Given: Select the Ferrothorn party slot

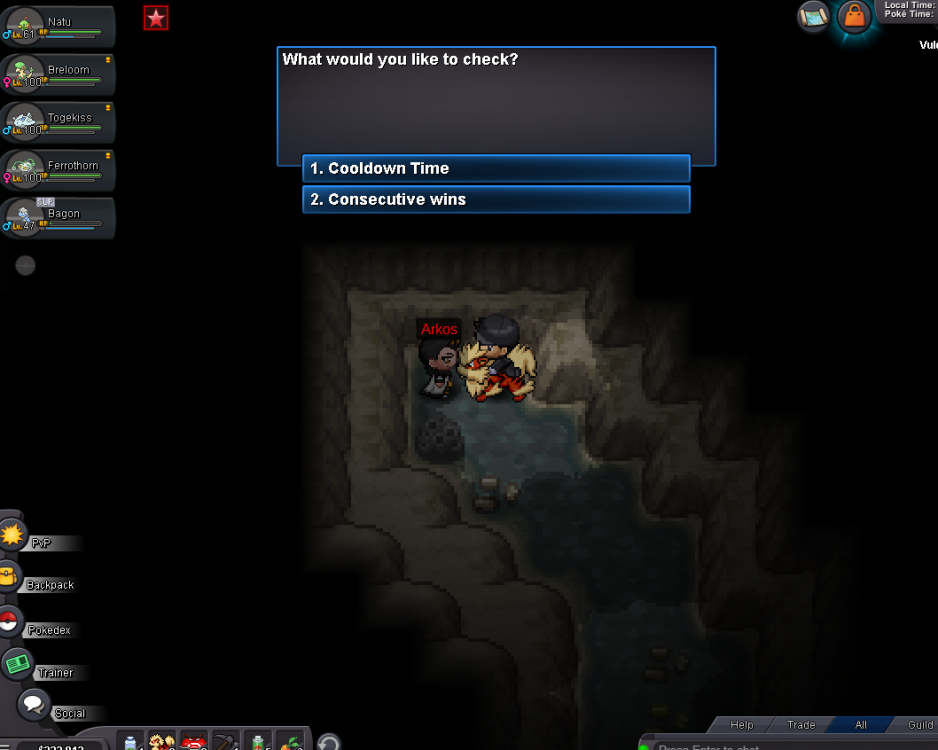Looking at the screenshot, I should coord(58,171).
